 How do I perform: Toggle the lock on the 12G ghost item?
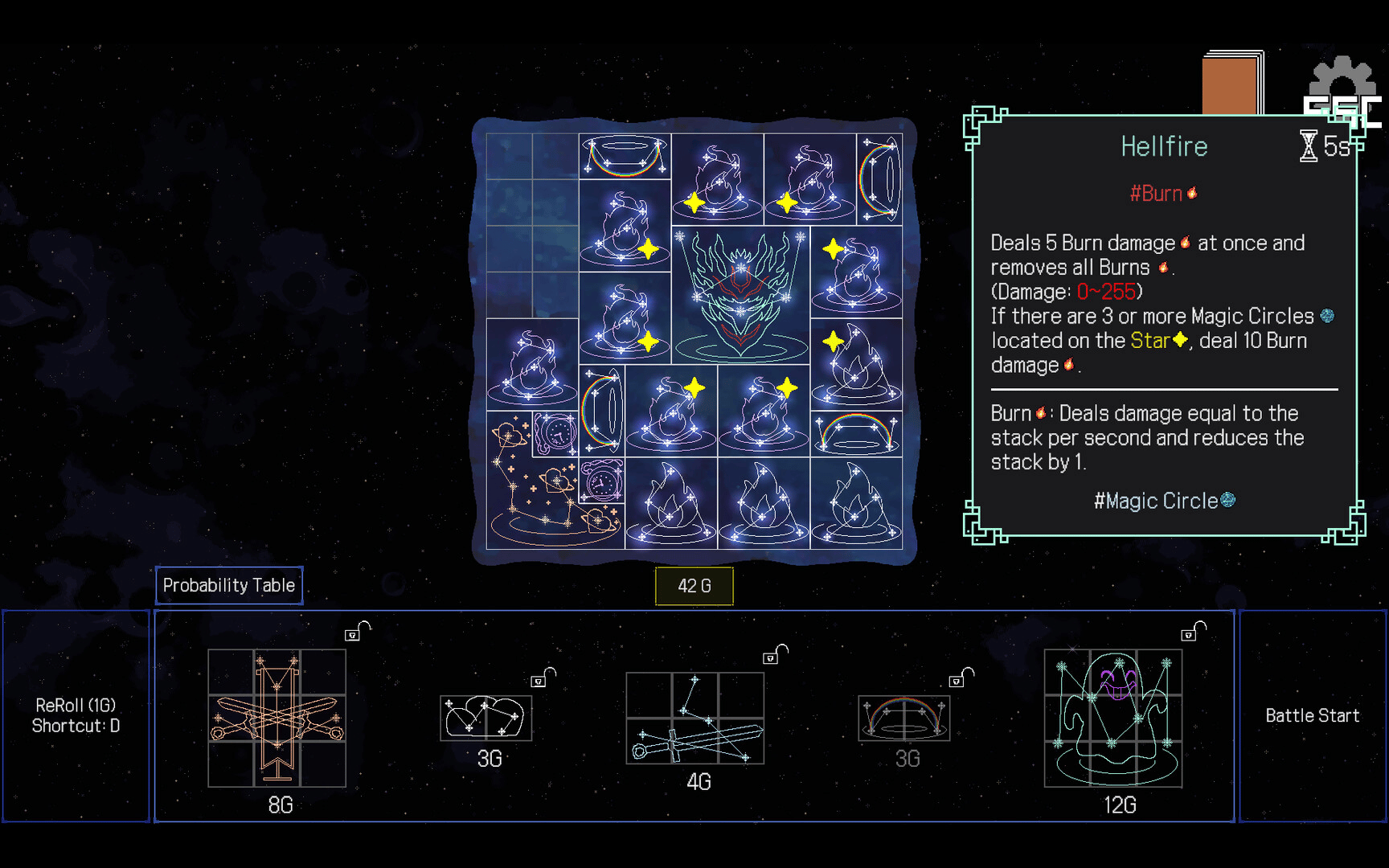1192,632
